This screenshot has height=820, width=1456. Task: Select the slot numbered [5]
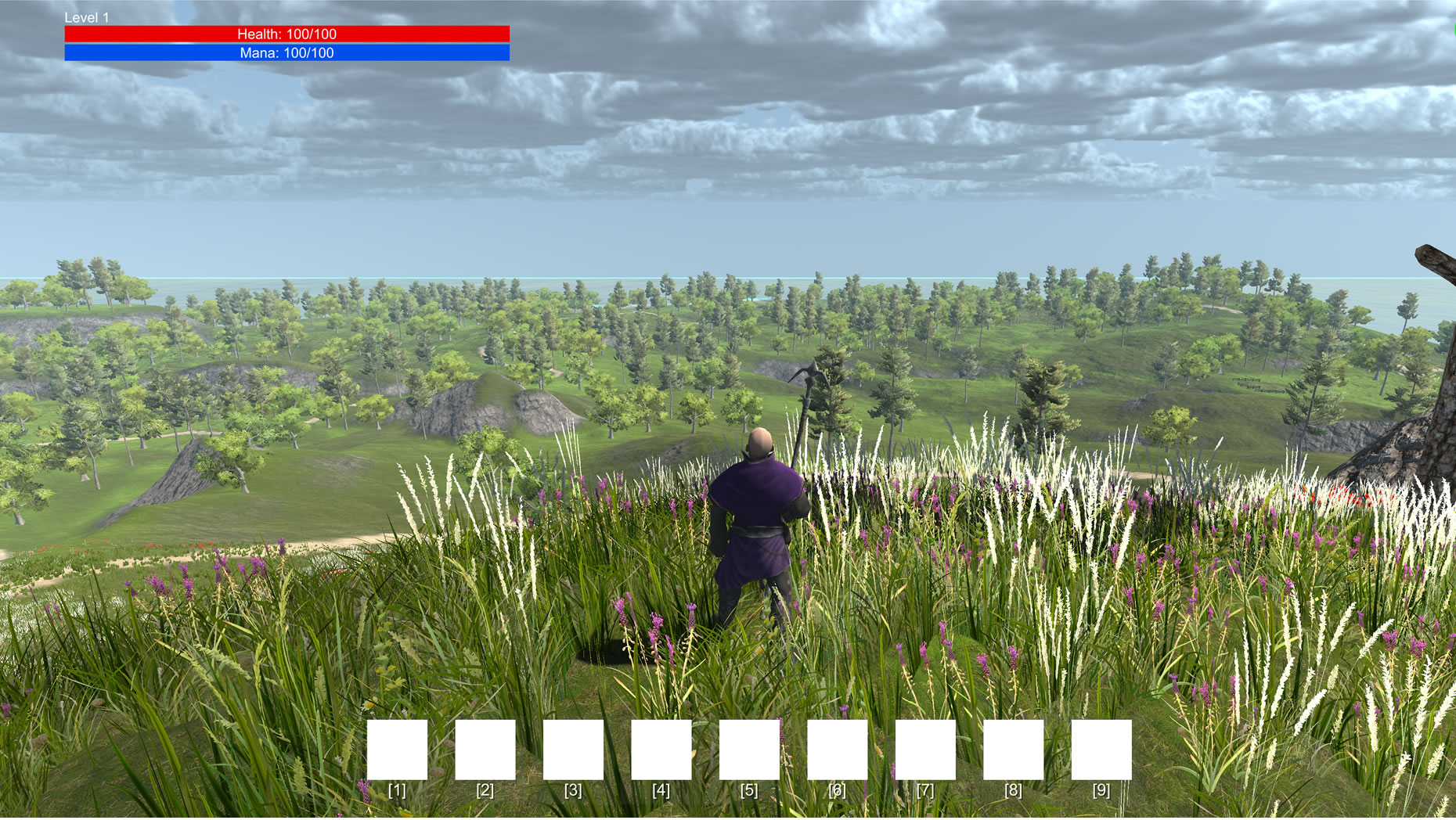tap(749, 750)
